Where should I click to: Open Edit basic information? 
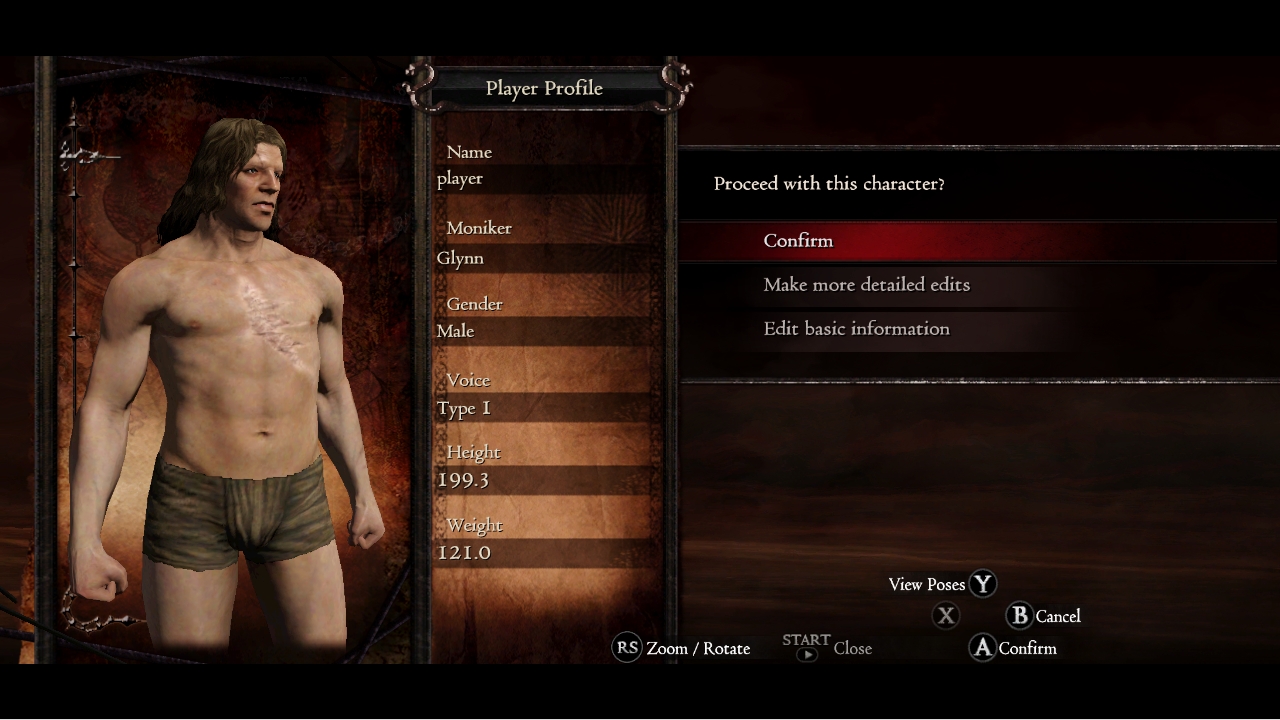pos(856,329)
